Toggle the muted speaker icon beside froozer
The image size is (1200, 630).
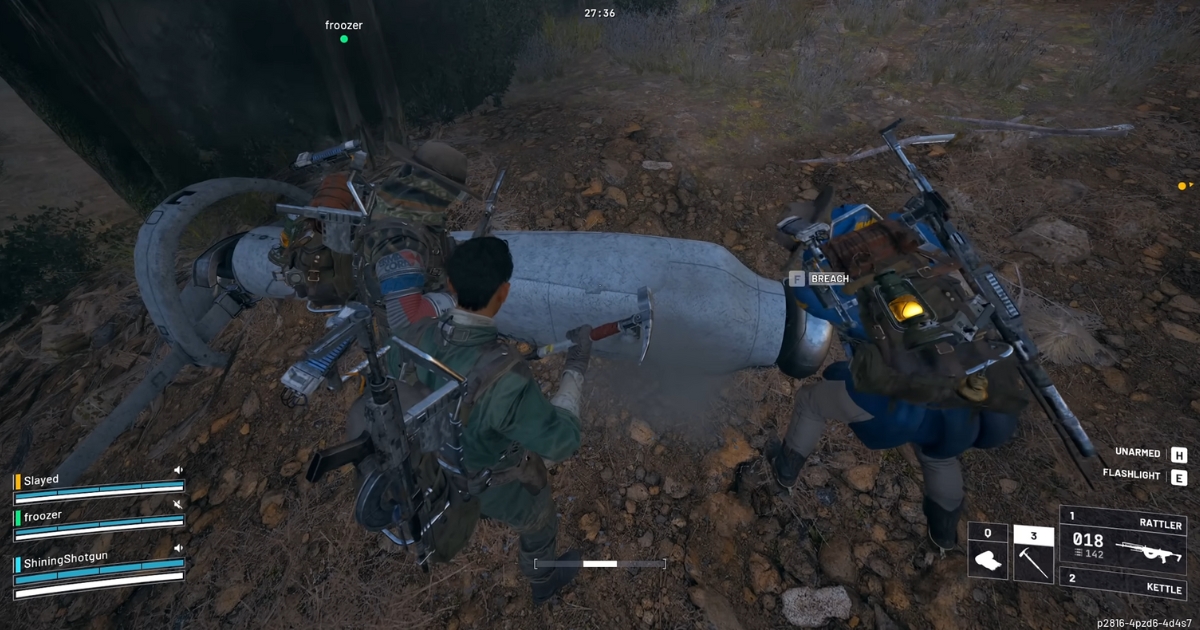[178, 505]
